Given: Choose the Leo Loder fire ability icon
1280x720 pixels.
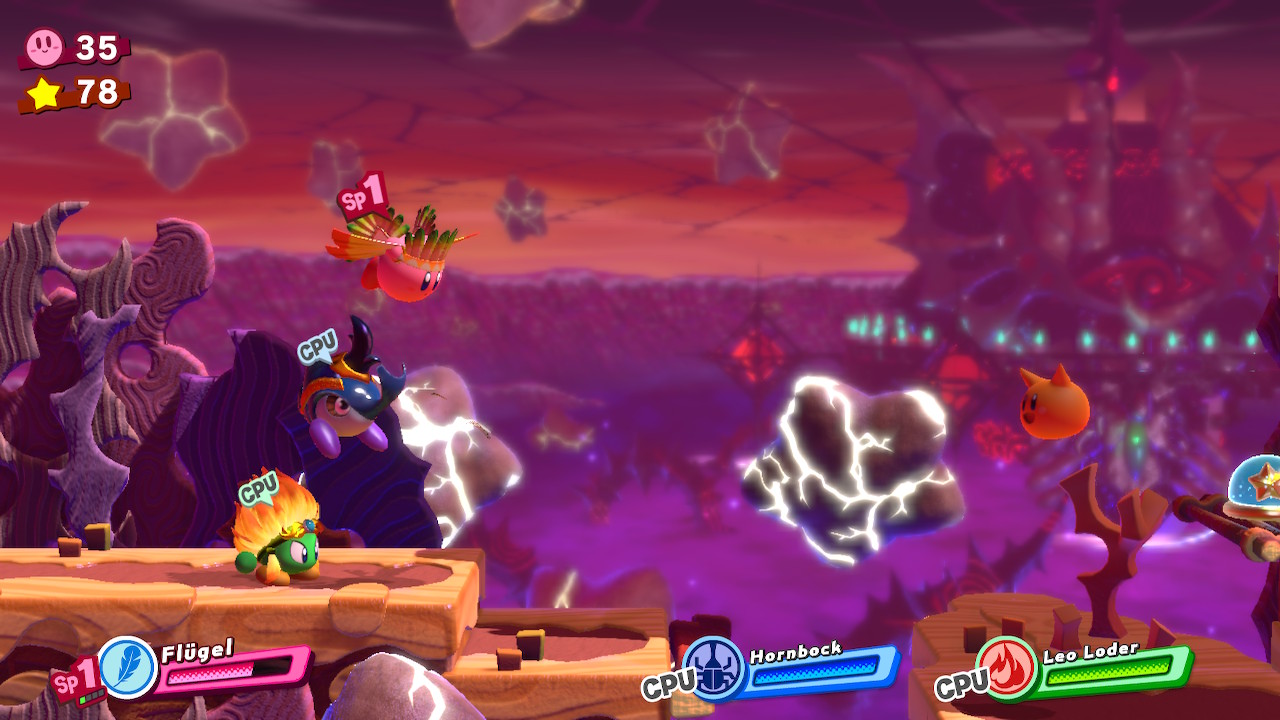Looking at the screenshot, I should tap(1006, 667).
